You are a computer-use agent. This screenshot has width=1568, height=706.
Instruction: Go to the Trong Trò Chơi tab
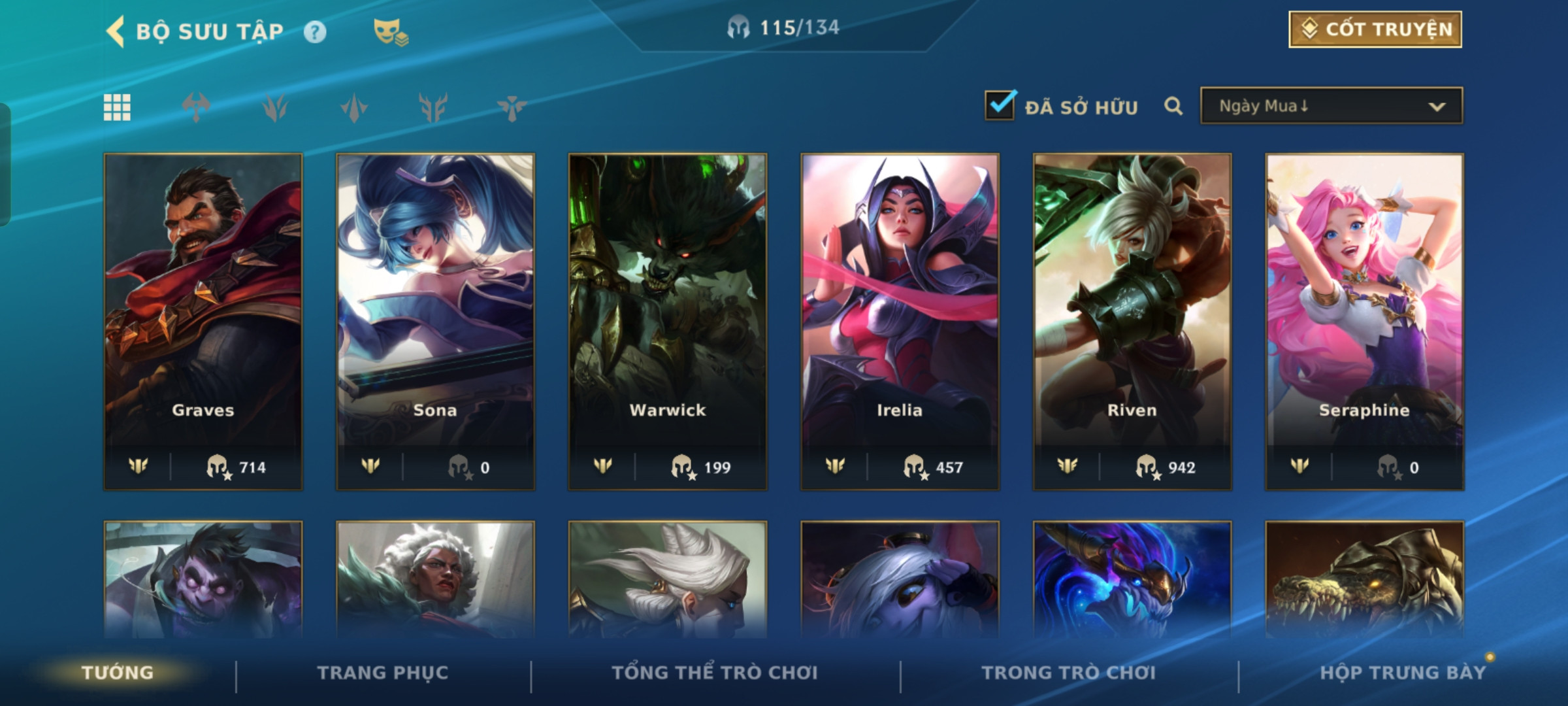1069,673
